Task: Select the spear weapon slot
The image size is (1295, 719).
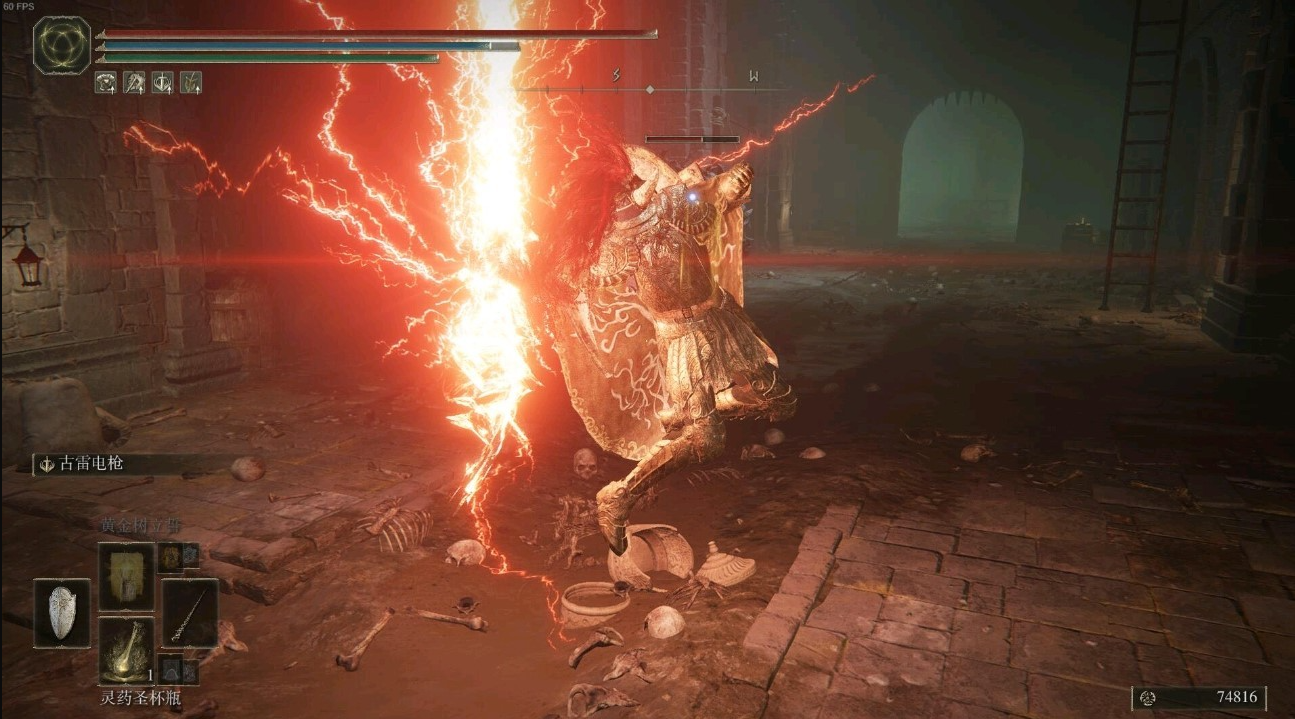Action: (189, 612)
